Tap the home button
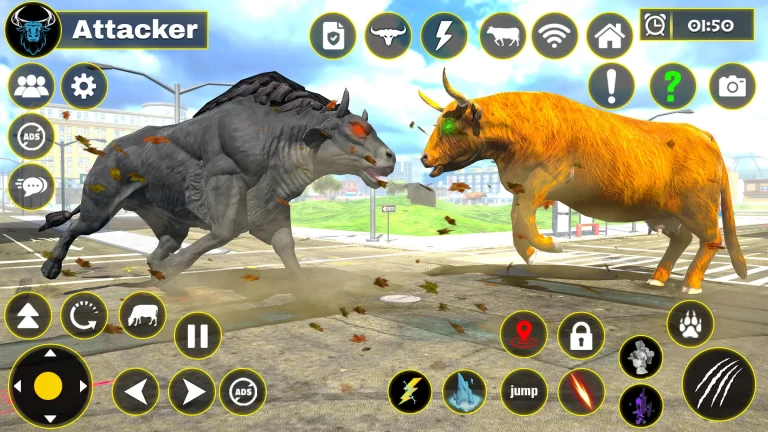The width and height of the screenshot is (768, 432). point(609,36)
